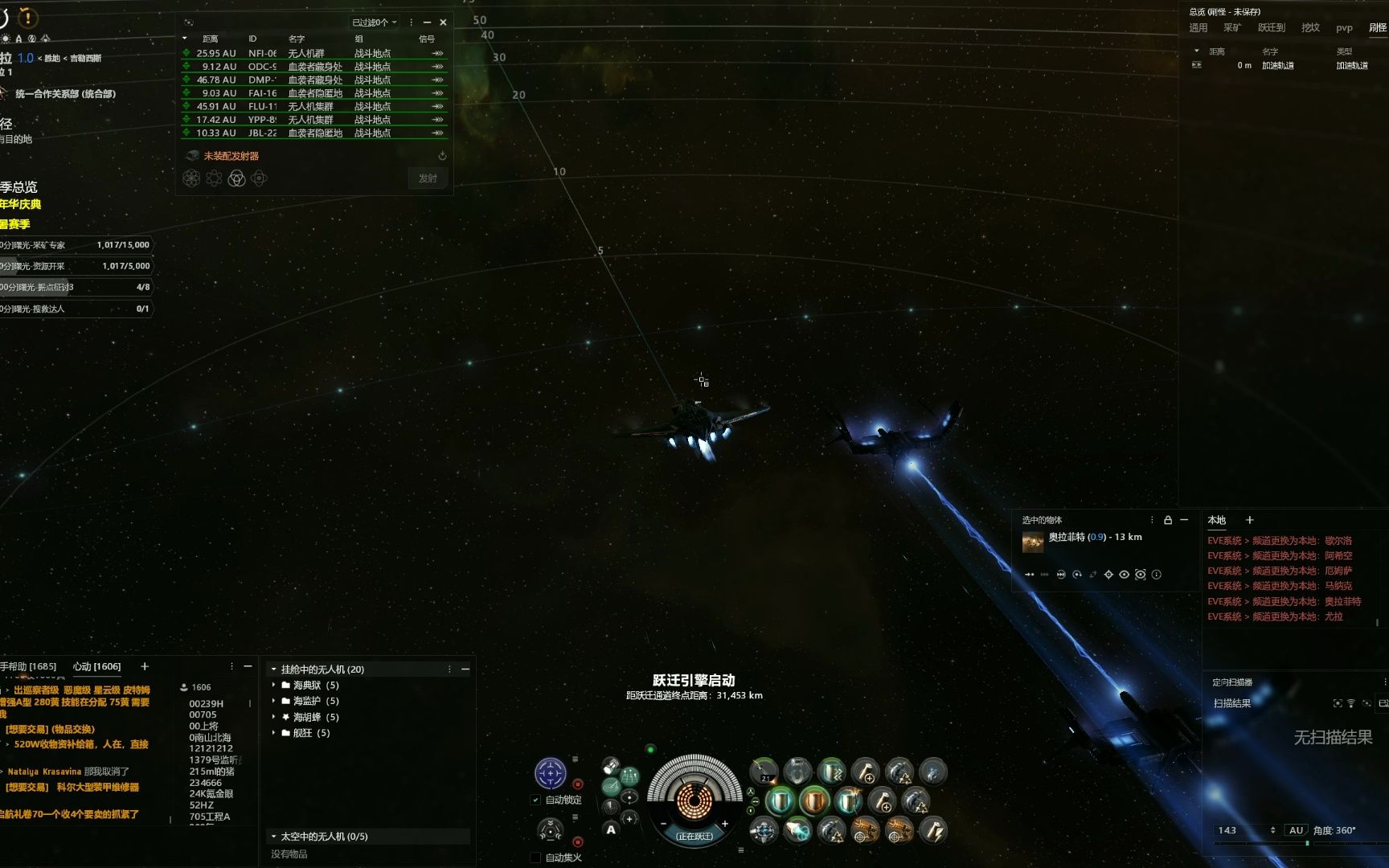Collapse the 挂舱中的无人机 (20) section

(273, 669)
